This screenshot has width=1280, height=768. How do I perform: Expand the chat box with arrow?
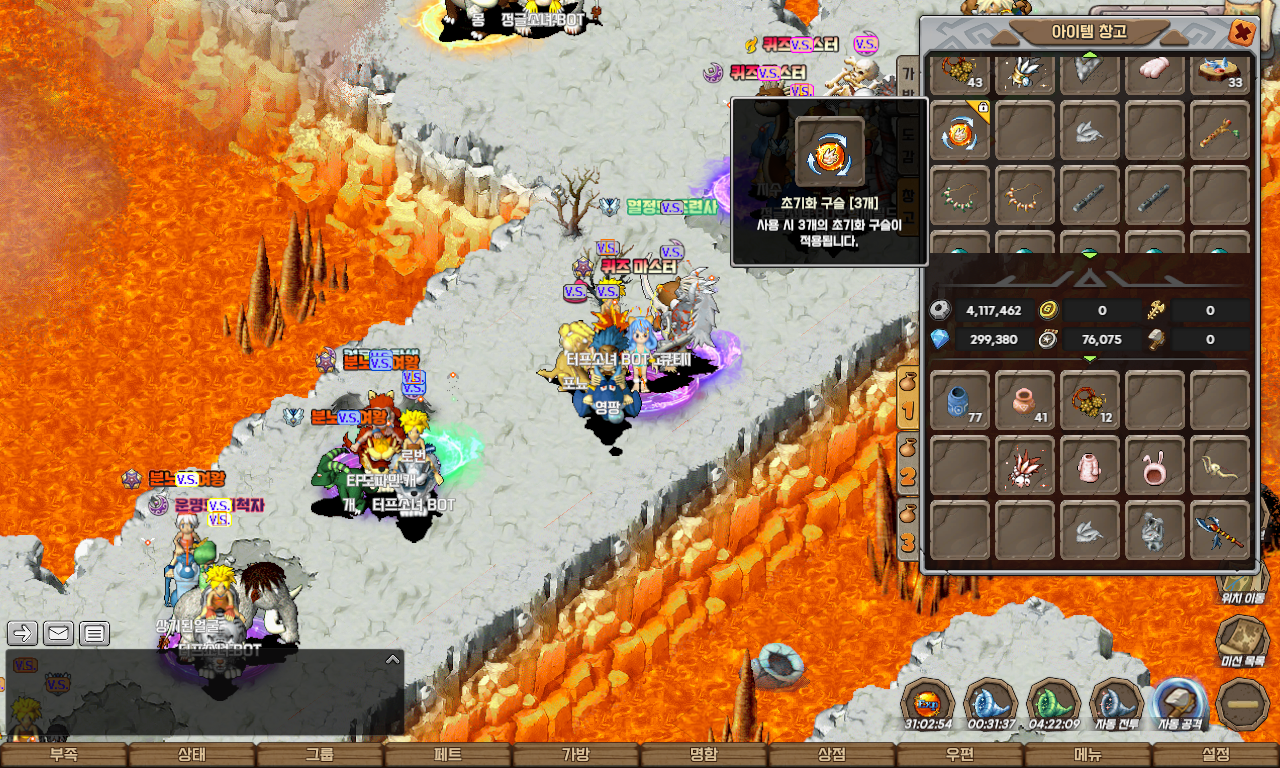tap(393, 660)
